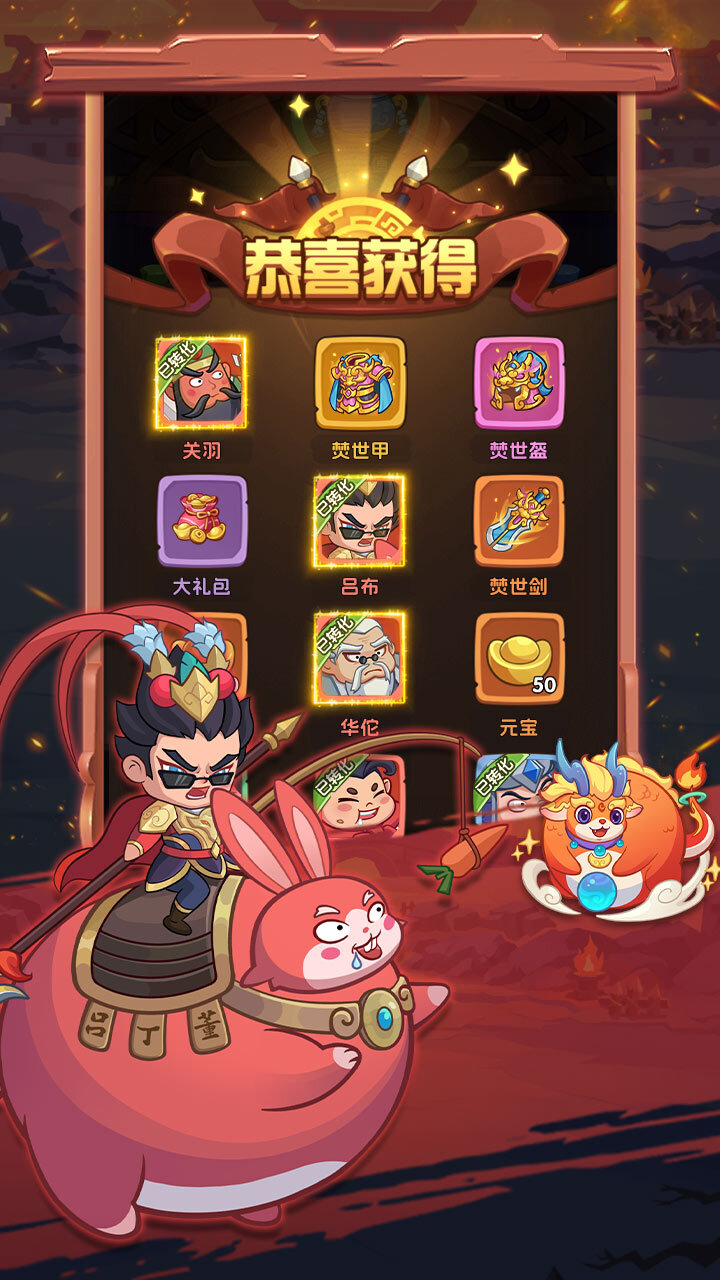Collect the 元宝 gold ingot reward
Screen dimensions: 720x1280
(x=518, y=658)
